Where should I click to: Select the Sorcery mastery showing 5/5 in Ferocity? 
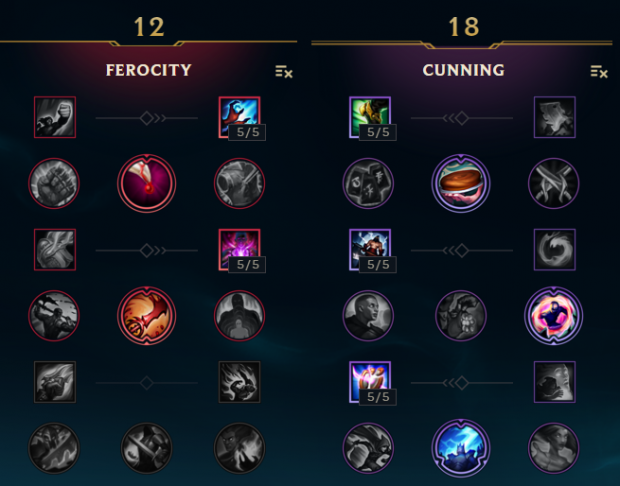coord(238,115)
